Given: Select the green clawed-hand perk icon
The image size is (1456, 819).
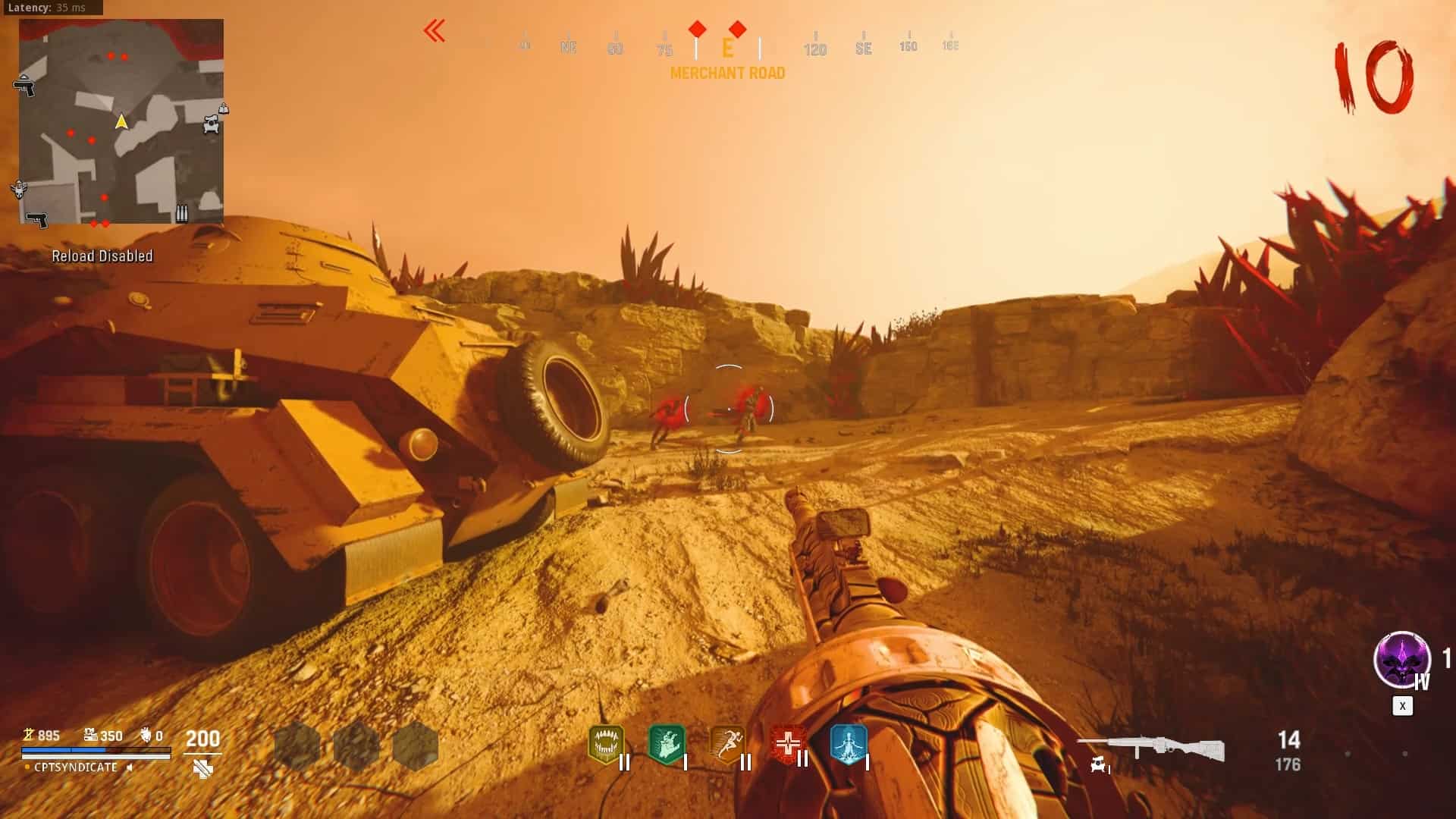Looking at the screenshot, I should click(667, 745).
